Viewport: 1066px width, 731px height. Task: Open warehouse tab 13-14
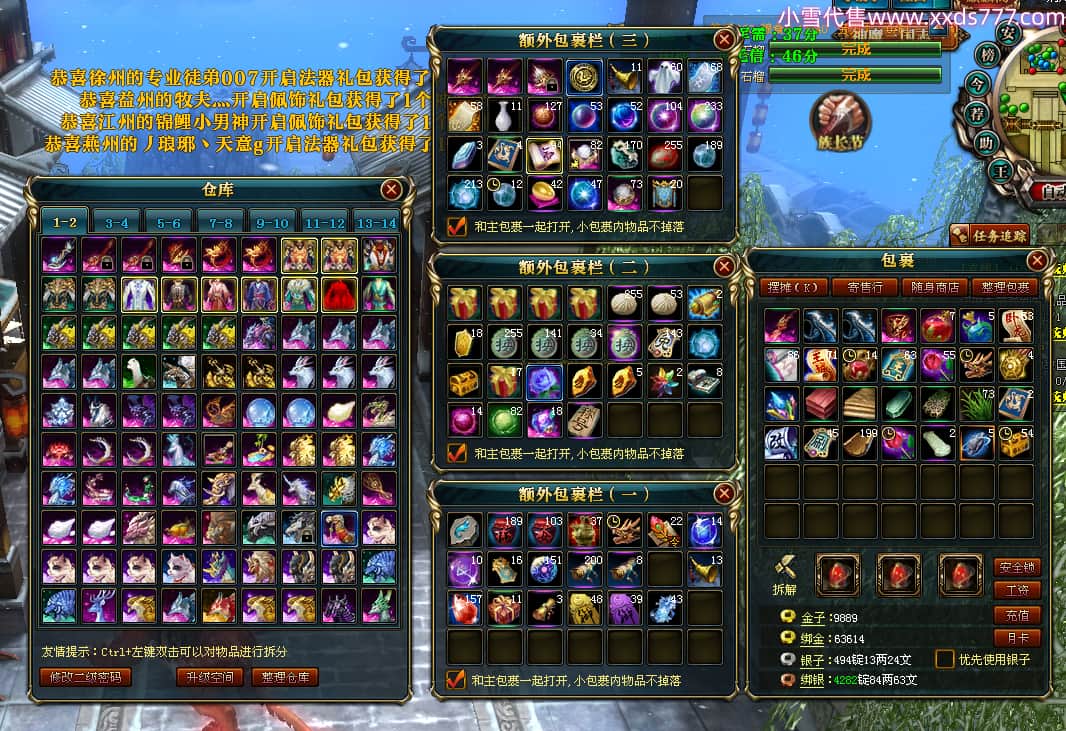[376, 223]
